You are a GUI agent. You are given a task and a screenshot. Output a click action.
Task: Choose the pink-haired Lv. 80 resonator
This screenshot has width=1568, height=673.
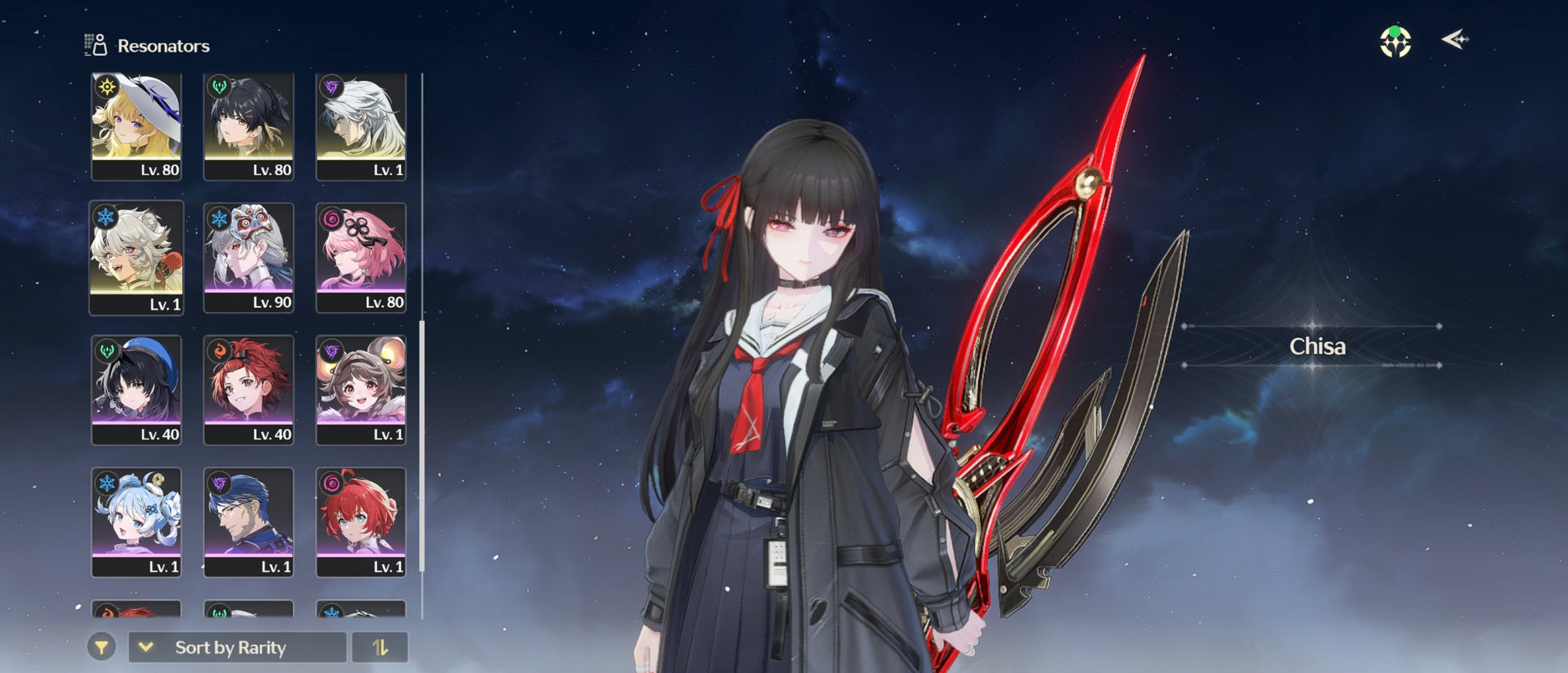[361, 258]
